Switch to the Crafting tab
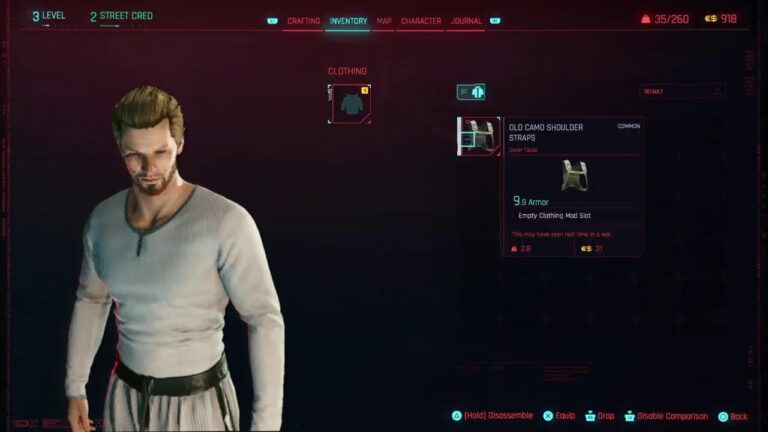This screenshot has width=768, height=432. [x=304, y=21]
